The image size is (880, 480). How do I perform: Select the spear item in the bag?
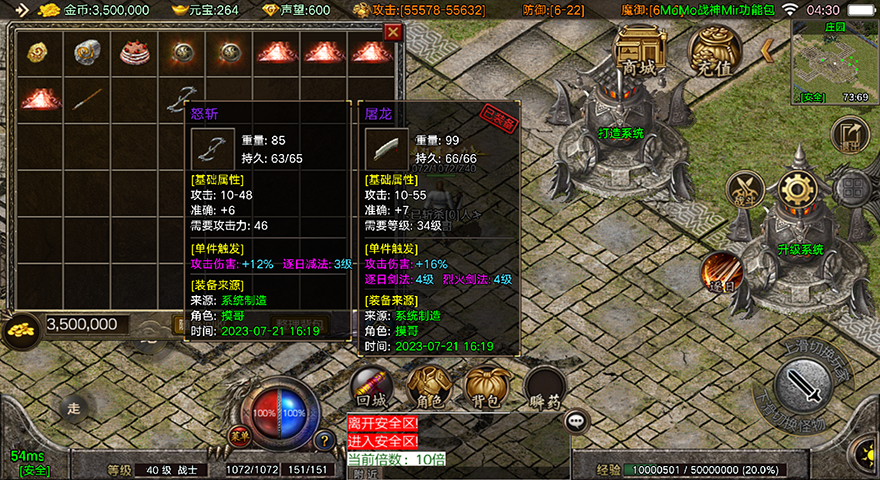tap(87, 99)
